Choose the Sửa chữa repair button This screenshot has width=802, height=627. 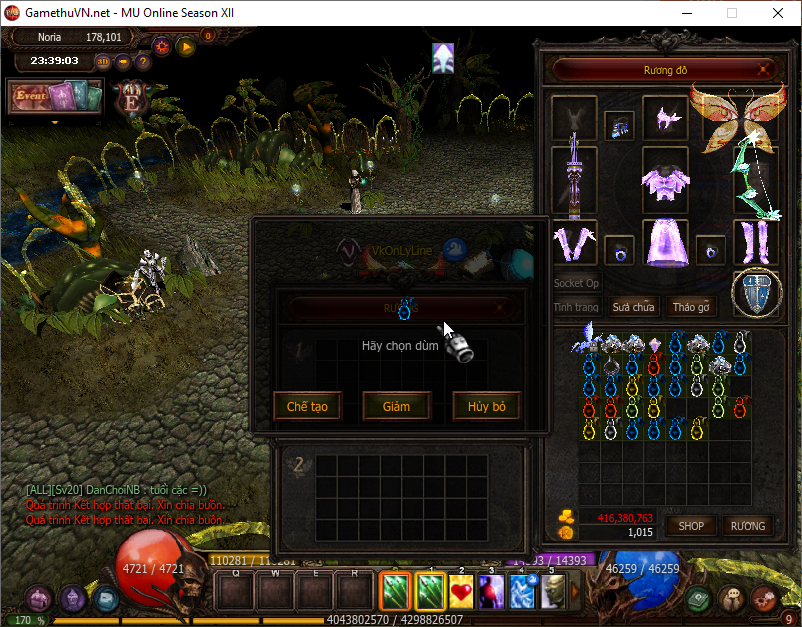[x=634, y=307]
